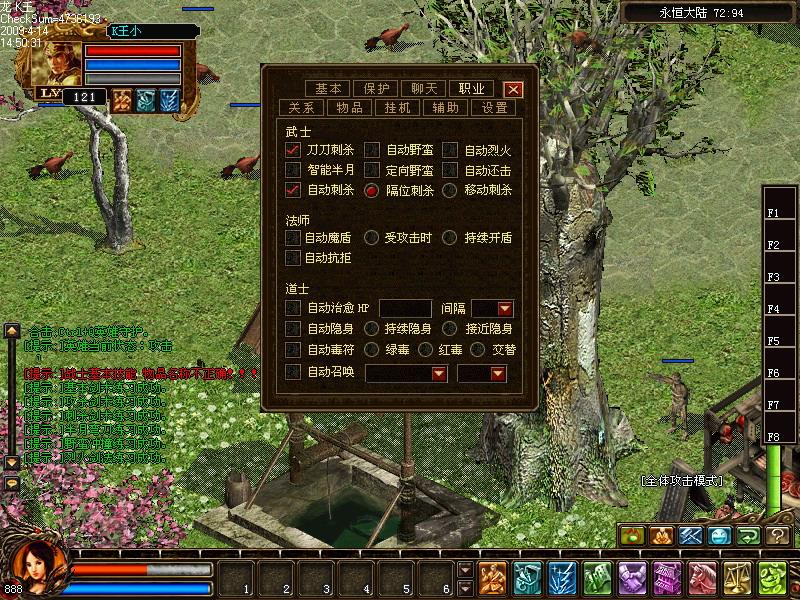Show the 设置 tab
This screenshot has height=600, width=800.
coord(495,107)
